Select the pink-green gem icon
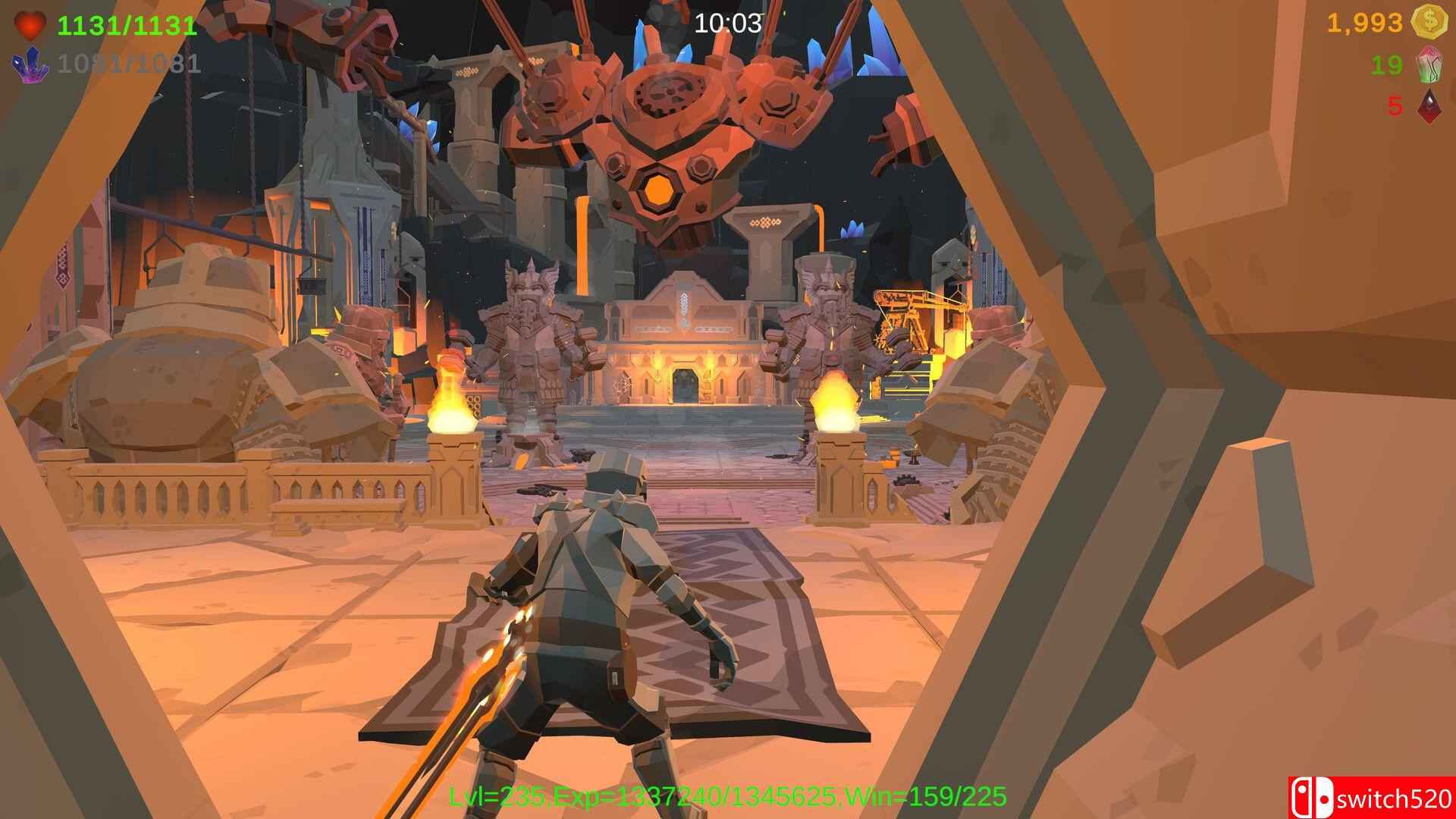The height and width of the screenshot is (819, 1456). tap(1429, 66)
